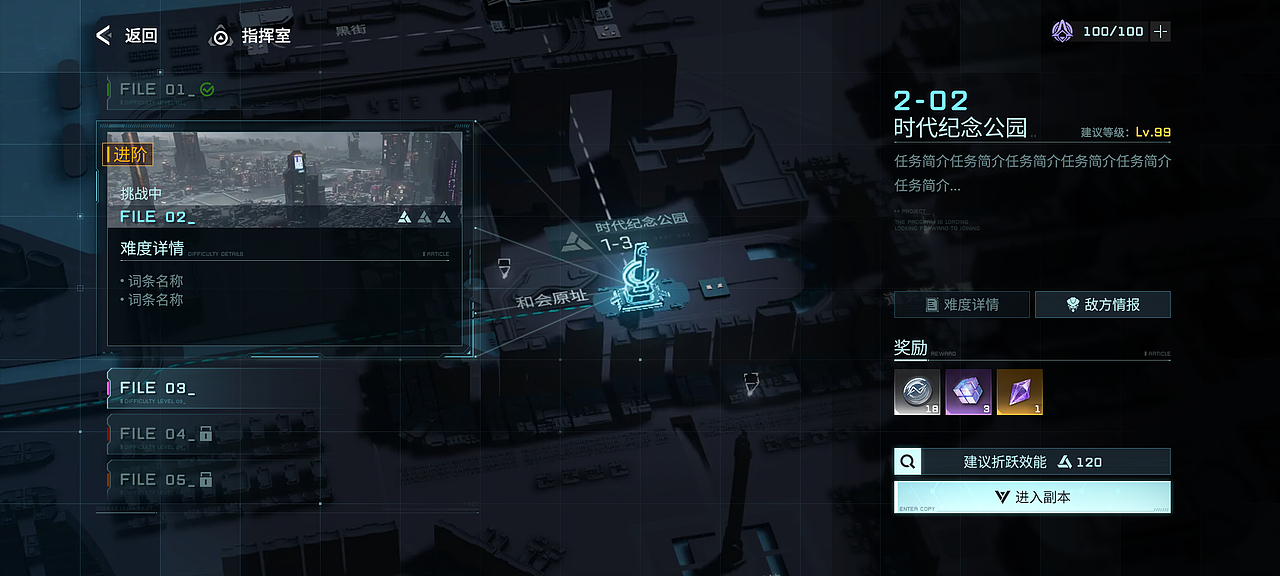
Task: Inspect the silver coin reward
Action: 917,392
